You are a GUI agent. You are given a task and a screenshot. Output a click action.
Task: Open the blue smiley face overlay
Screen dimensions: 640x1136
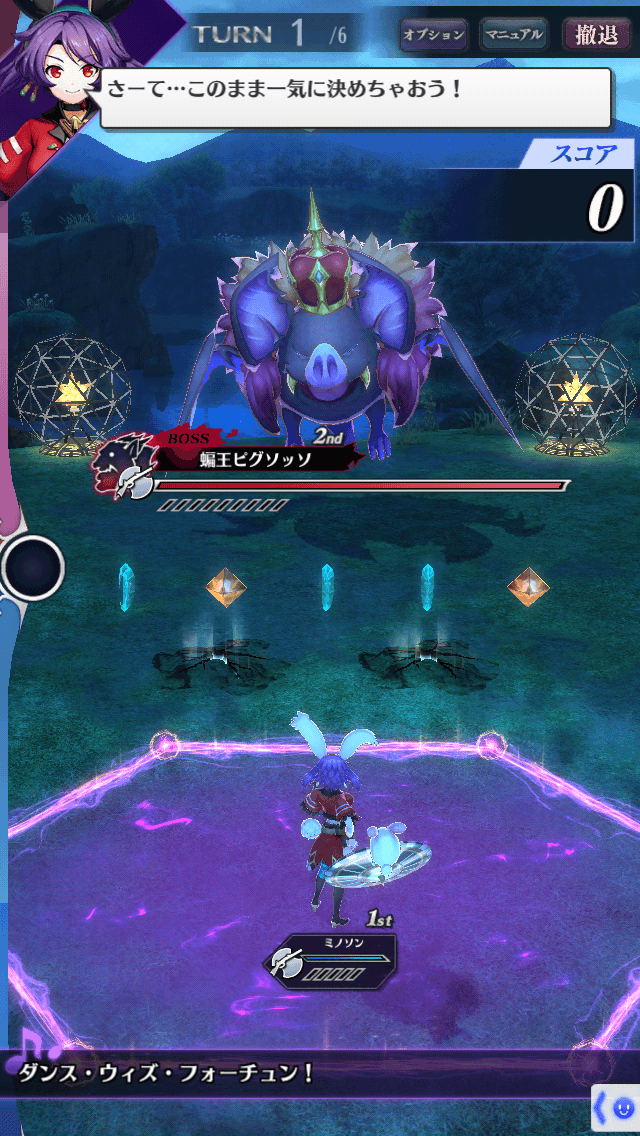click(622, 1108)
